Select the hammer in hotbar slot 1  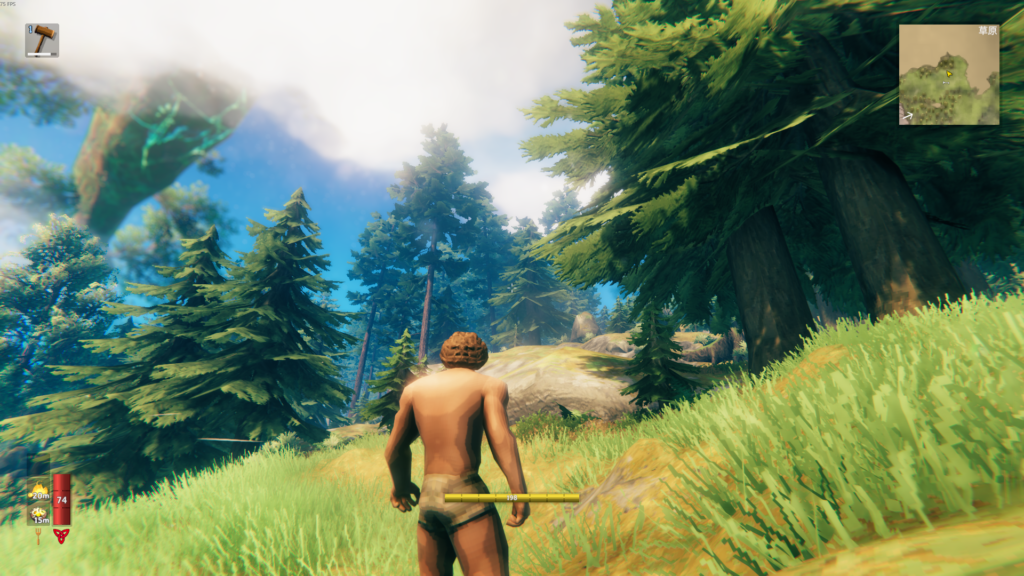[42, 40]
